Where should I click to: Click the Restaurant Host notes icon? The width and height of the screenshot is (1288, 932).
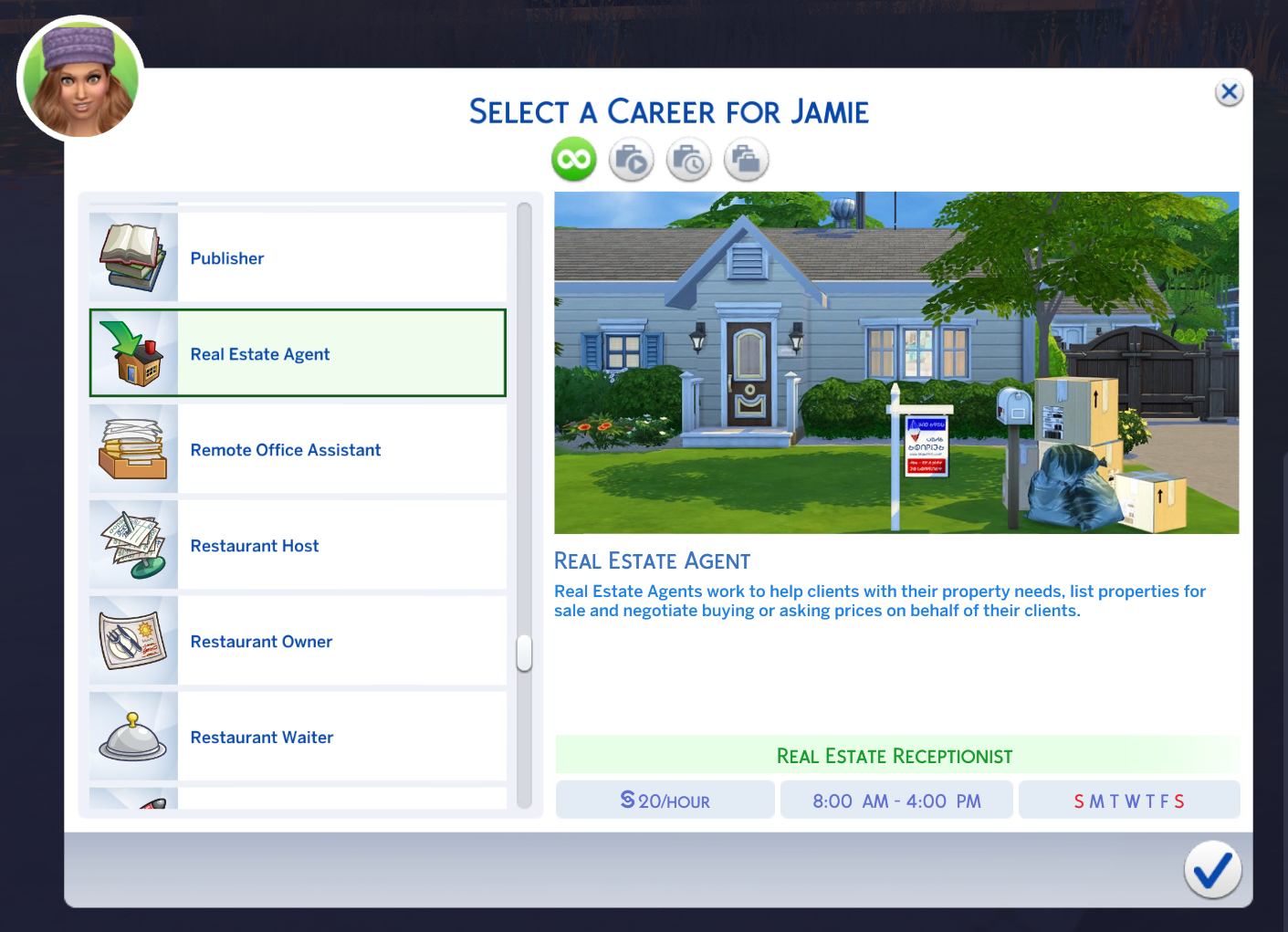pyautogui.click(x=133, y=544)
